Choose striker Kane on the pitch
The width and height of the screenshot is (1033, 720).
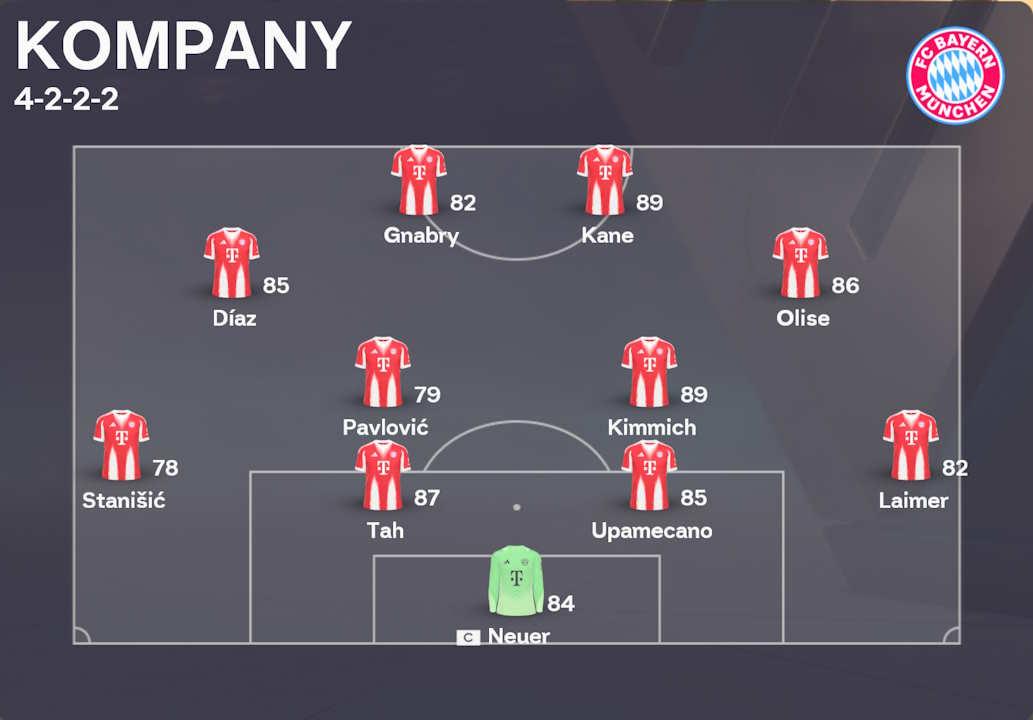[x=604, y=181]
